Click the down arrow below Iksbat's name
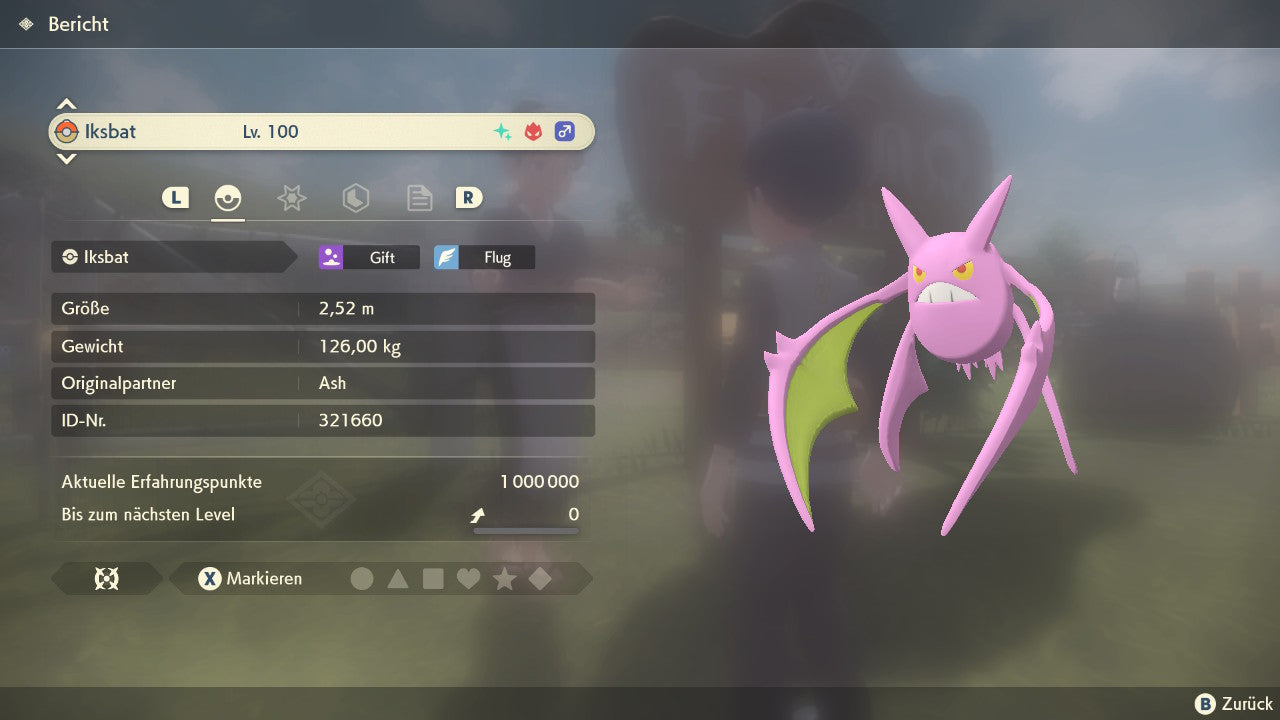 click(x=66, y=158)
